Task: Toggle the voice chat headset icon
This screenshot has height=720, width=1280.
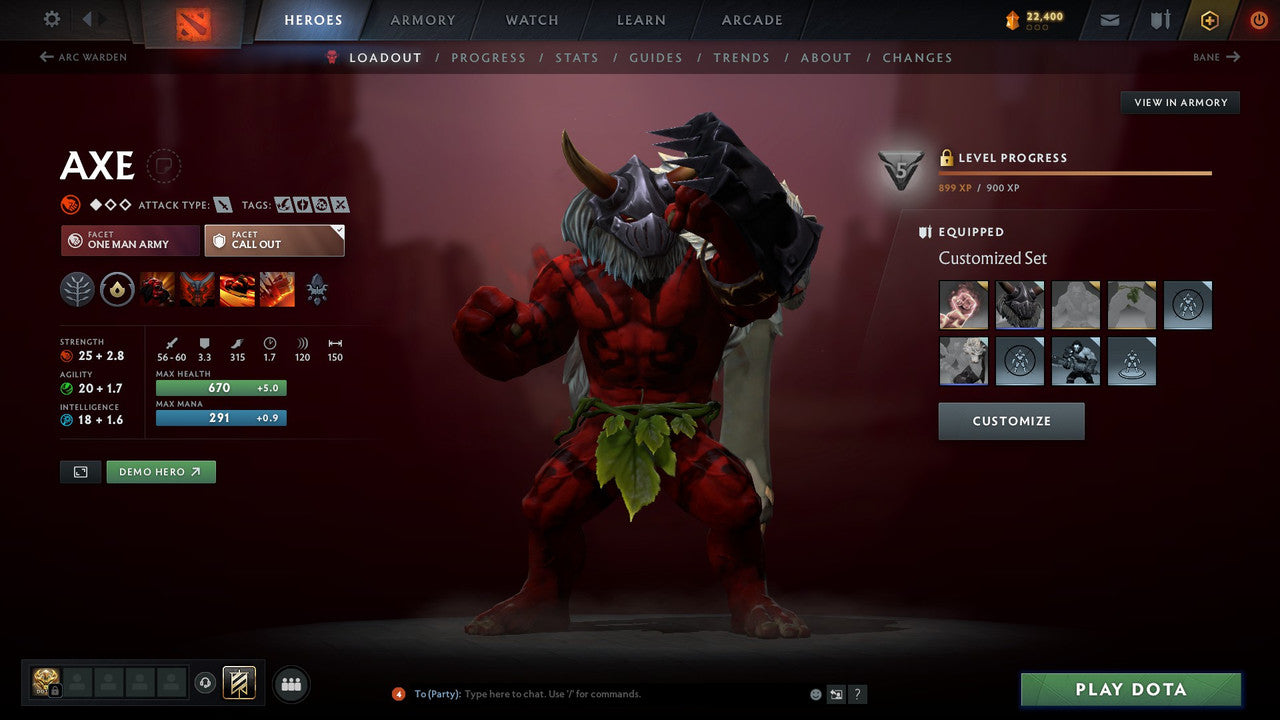Action: click(207, 683)
